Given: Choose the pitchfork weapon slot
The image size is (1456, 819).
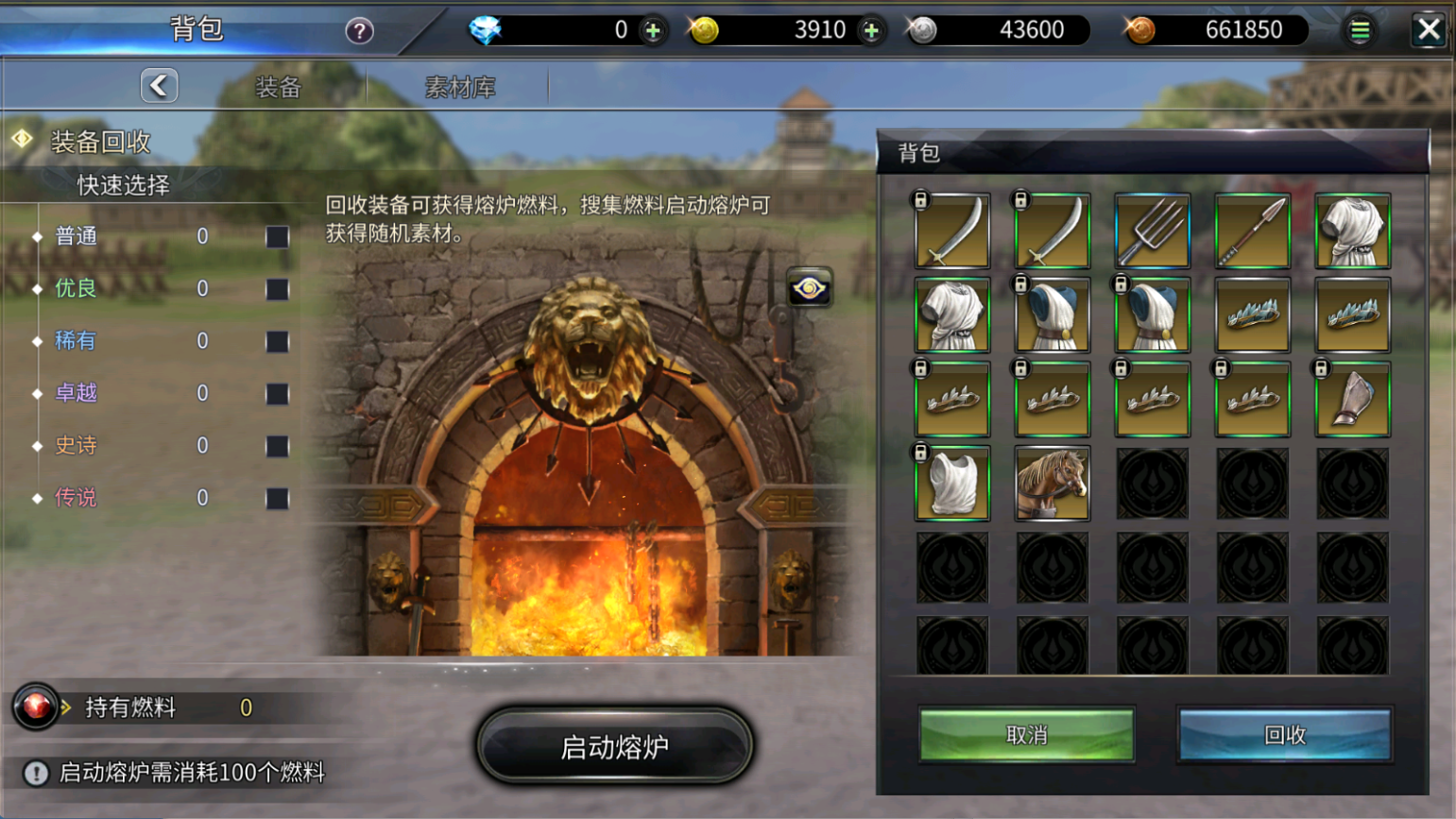Looking at the screenshot, I should tap(1152, 231).
